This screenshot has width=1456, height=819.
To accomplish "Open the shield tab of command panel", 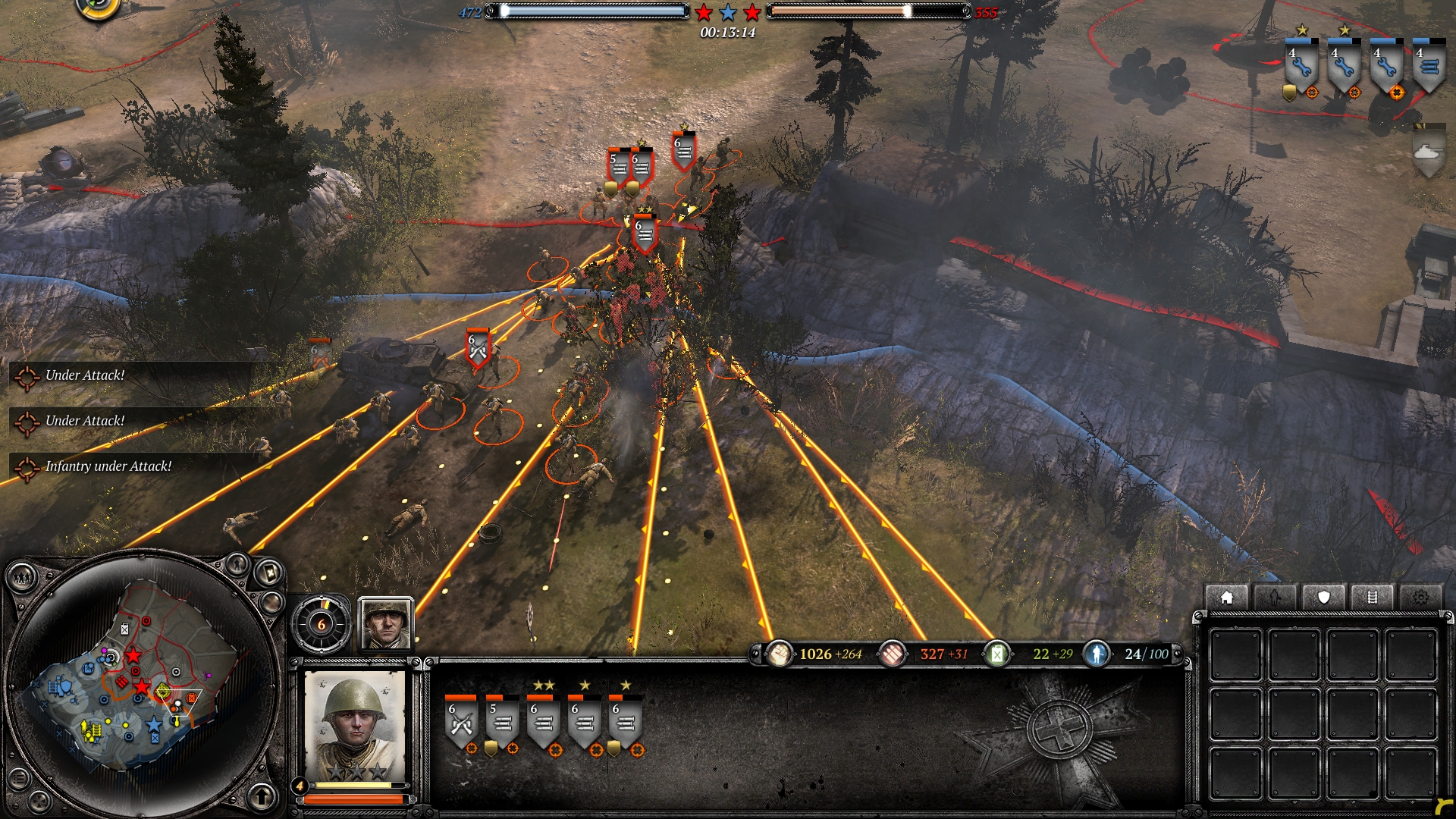I will coord(1323,598).
